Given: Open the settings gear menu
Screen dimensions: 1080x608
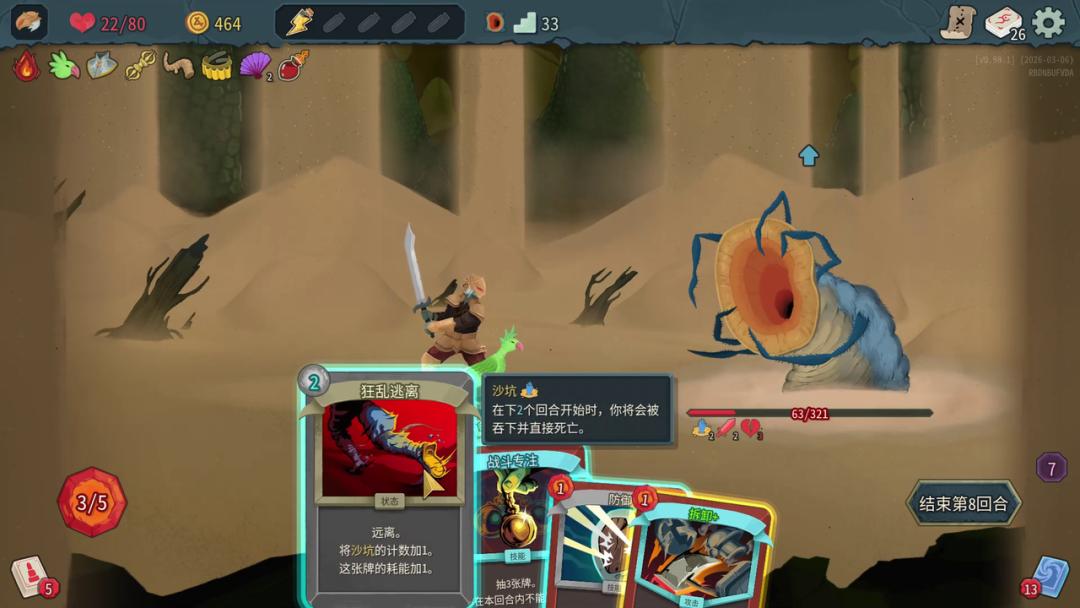Looking at the screenshot, I should point(1048,22).
